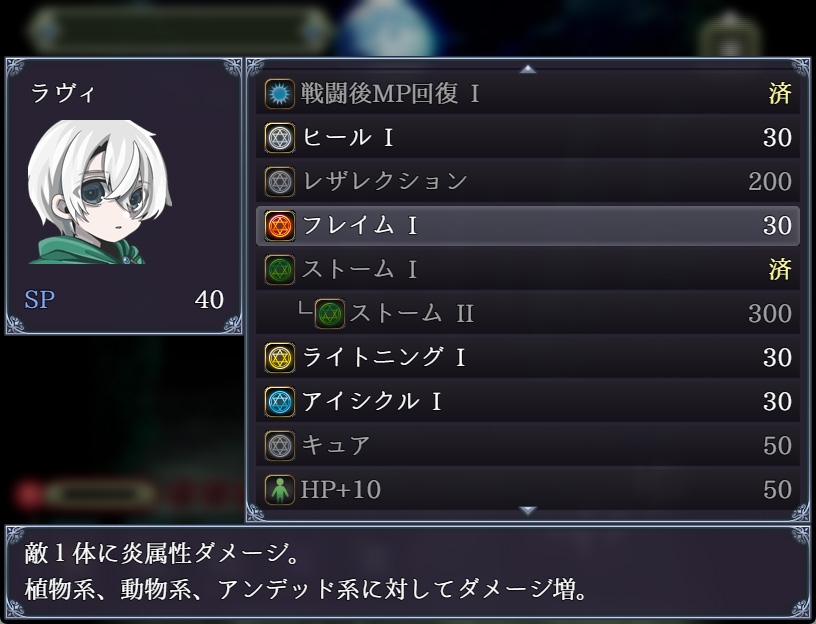This screenshot has height=624, width=816.
Task: Select ラヴィ's character portrait
Action: pos(100,192)
